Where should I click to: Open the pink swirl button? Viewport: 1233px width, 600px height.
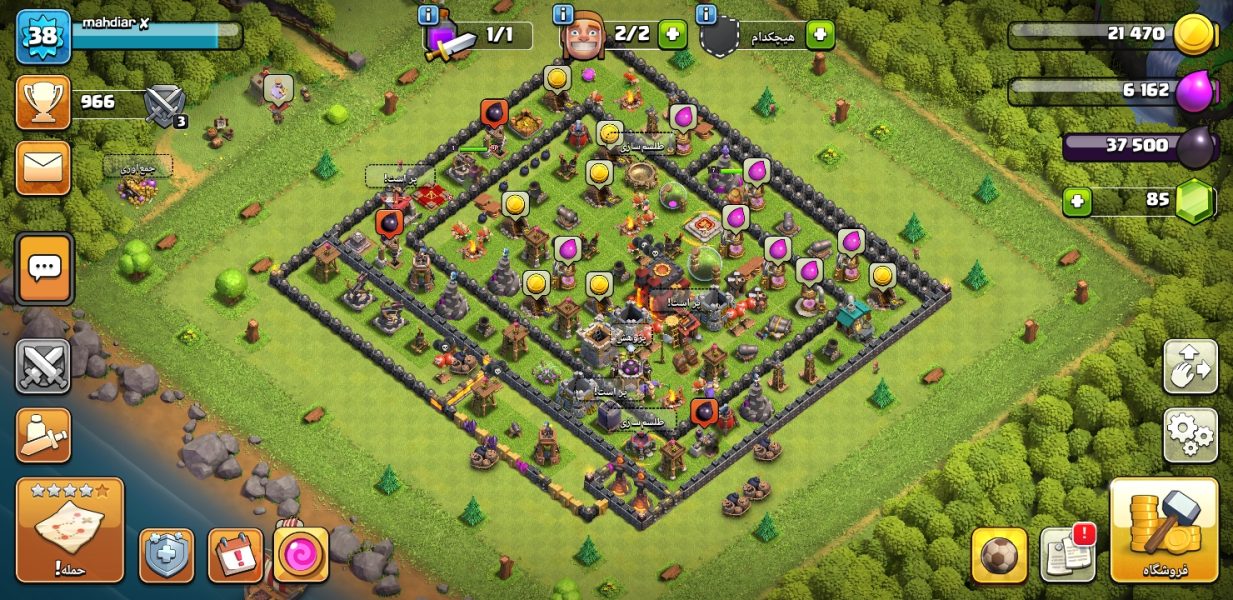click(x=301, y=555)
